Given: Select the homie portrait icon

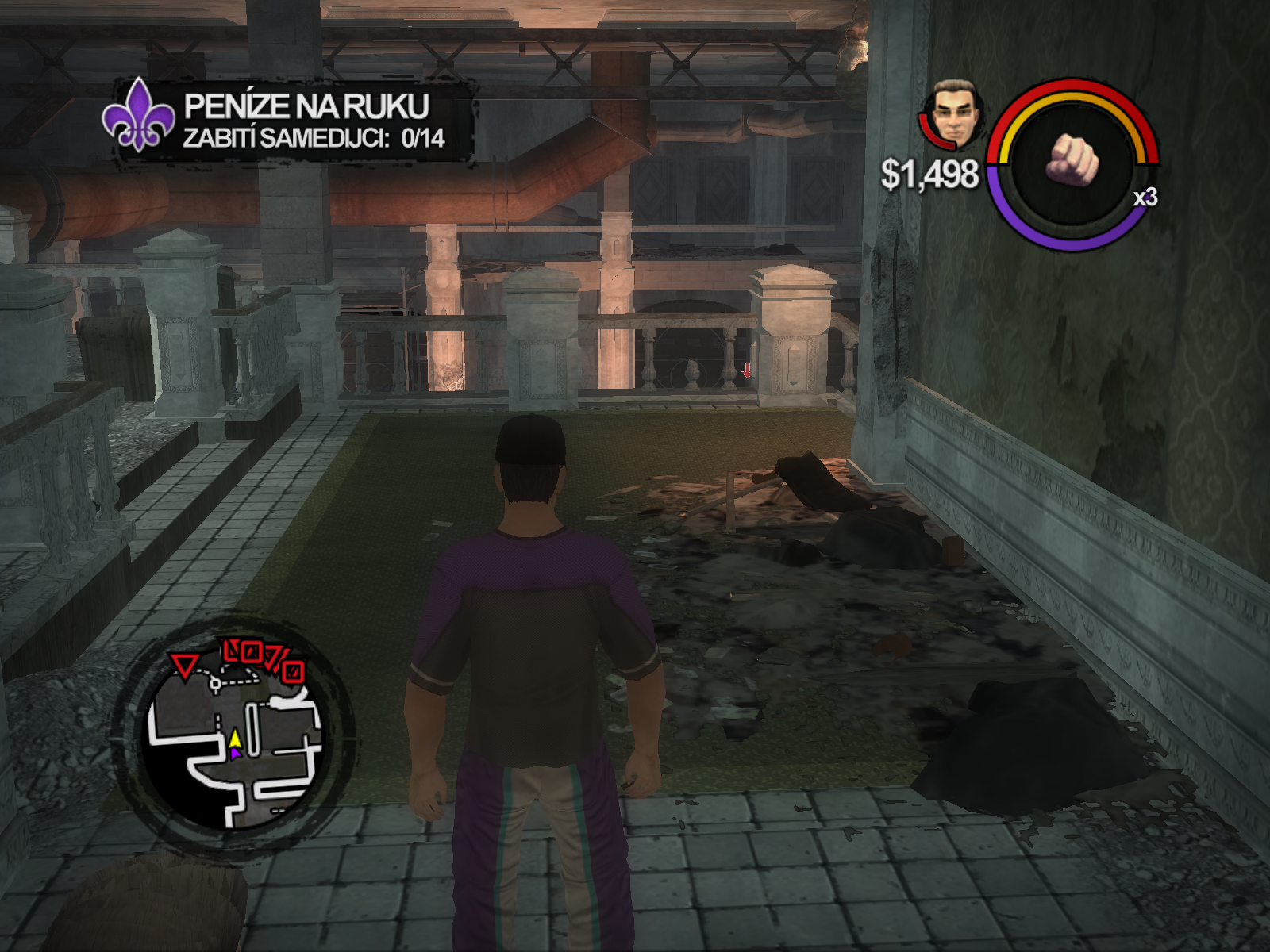Looking at the screenshot, I should [x=952, y=116].
